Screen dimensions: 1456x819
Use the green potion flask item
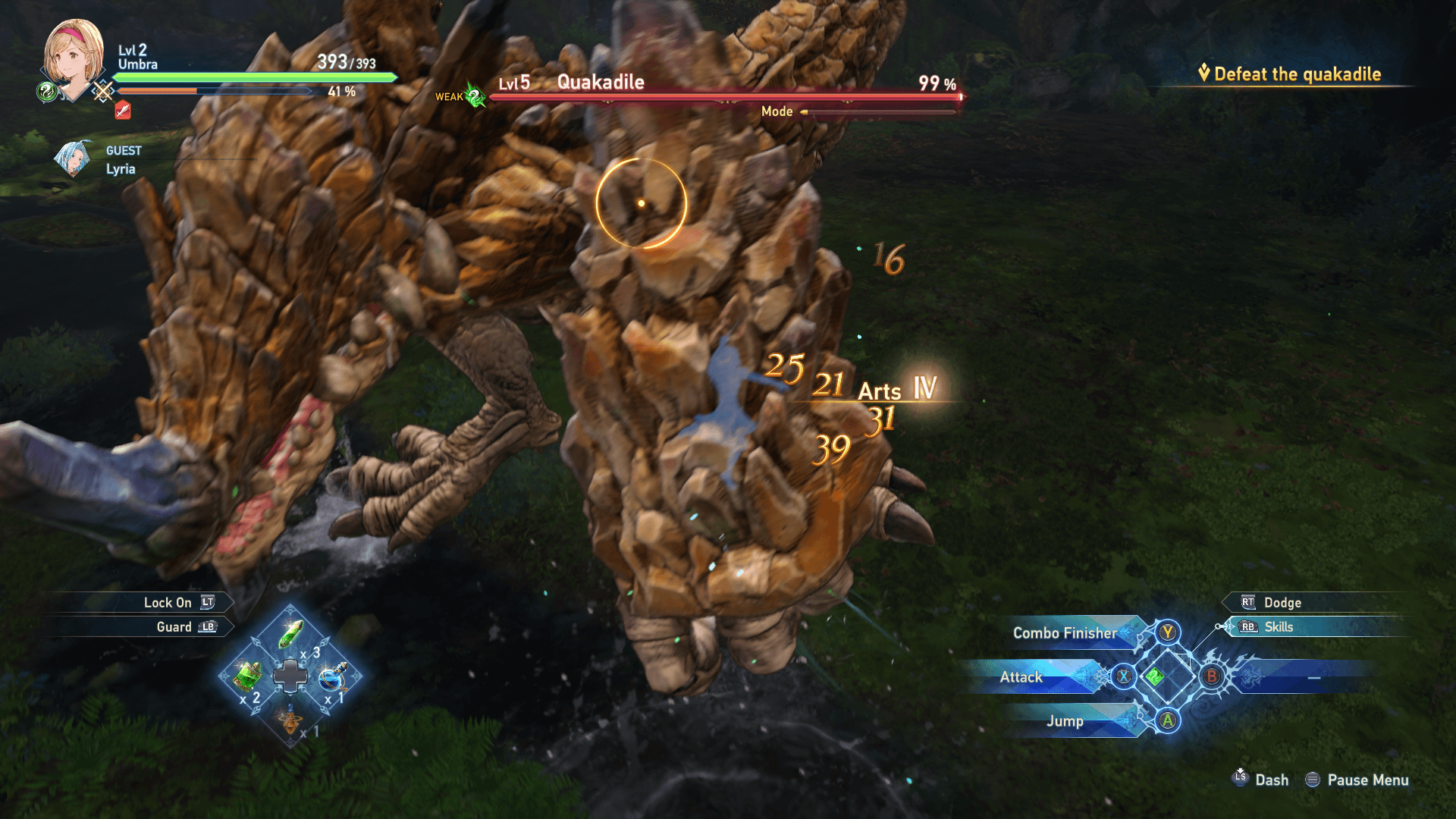(x=247, y=674)
